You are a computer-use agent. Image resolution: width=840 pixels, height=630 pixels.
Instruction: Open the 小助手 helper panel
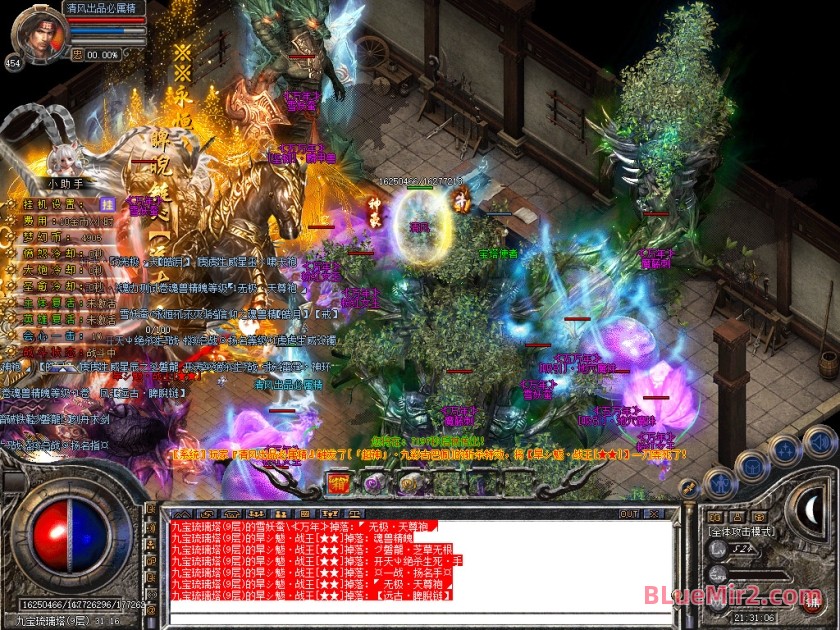(x=69, y=184)
